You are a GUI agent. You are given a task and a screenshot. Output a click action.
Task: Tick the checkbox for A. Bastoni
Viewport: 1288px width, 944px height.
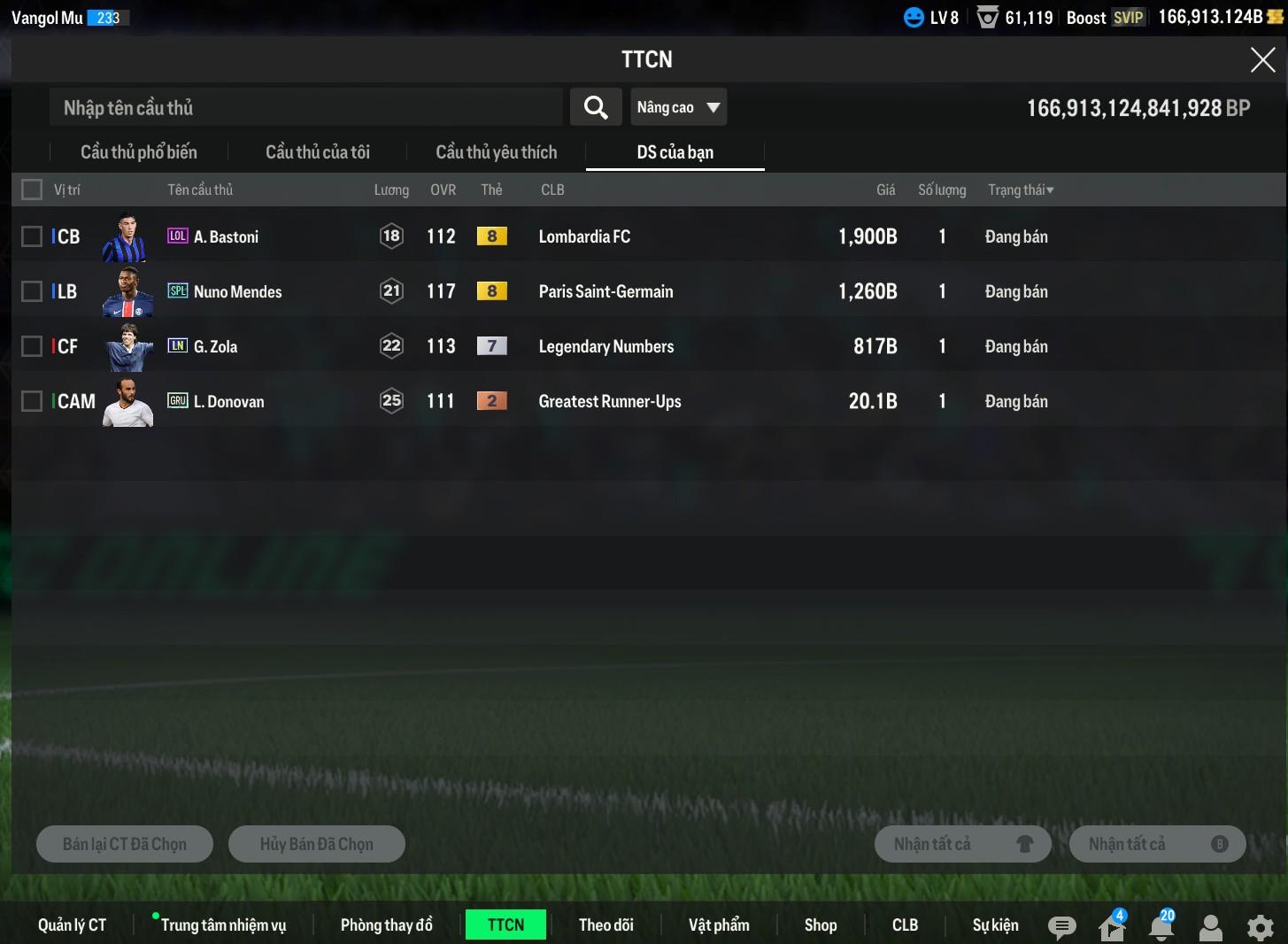click(32, 236)
